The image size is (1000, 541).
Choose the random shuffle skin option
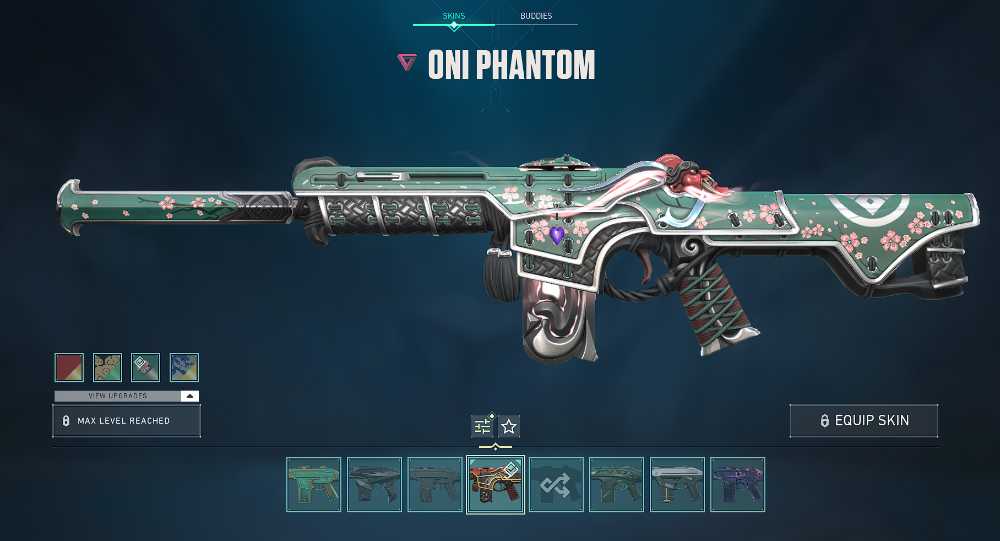556,485
